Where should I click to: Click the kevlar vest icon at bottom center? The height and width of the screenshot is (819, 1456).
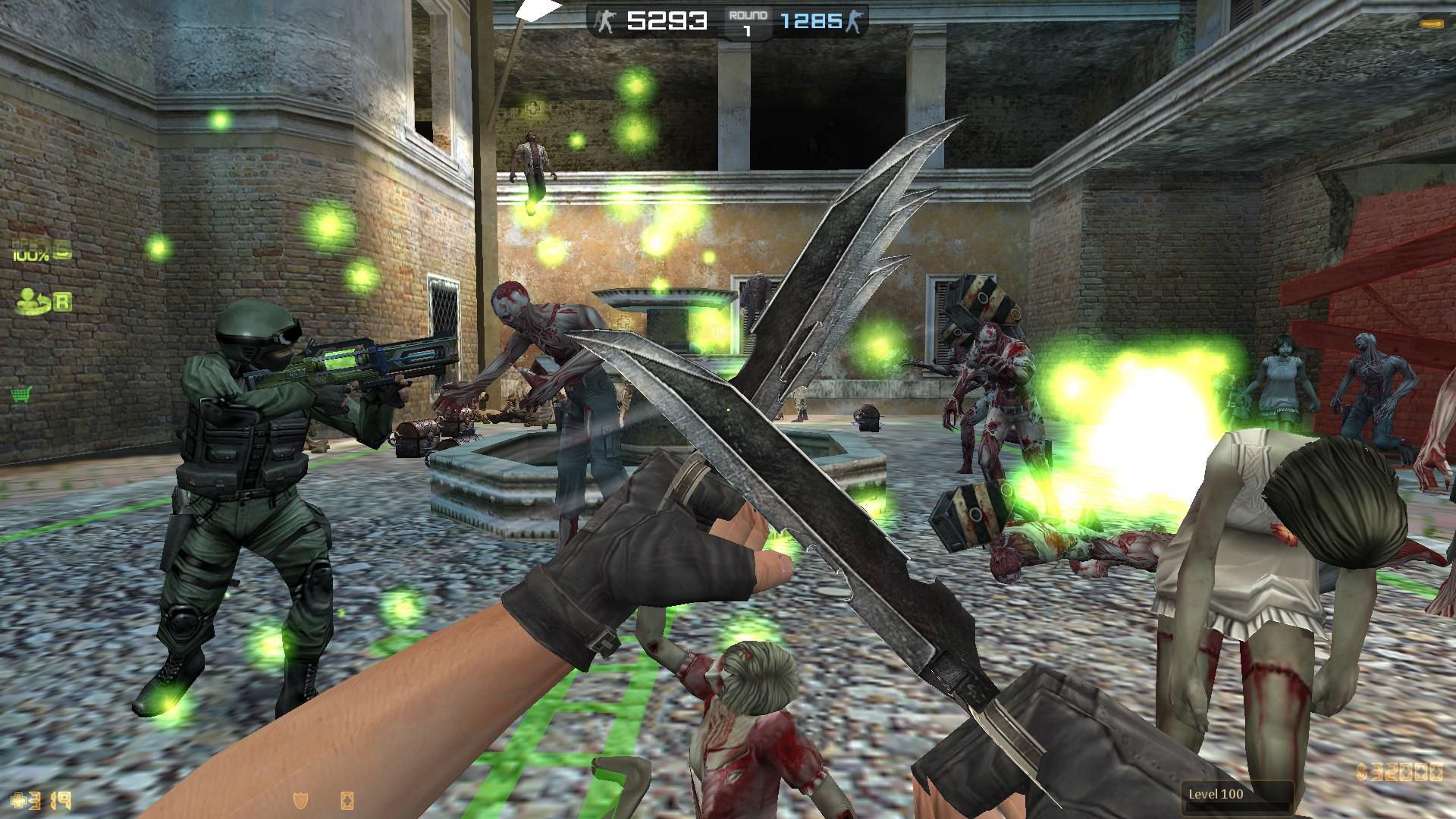pyautogui.click(x=300, y=801)
